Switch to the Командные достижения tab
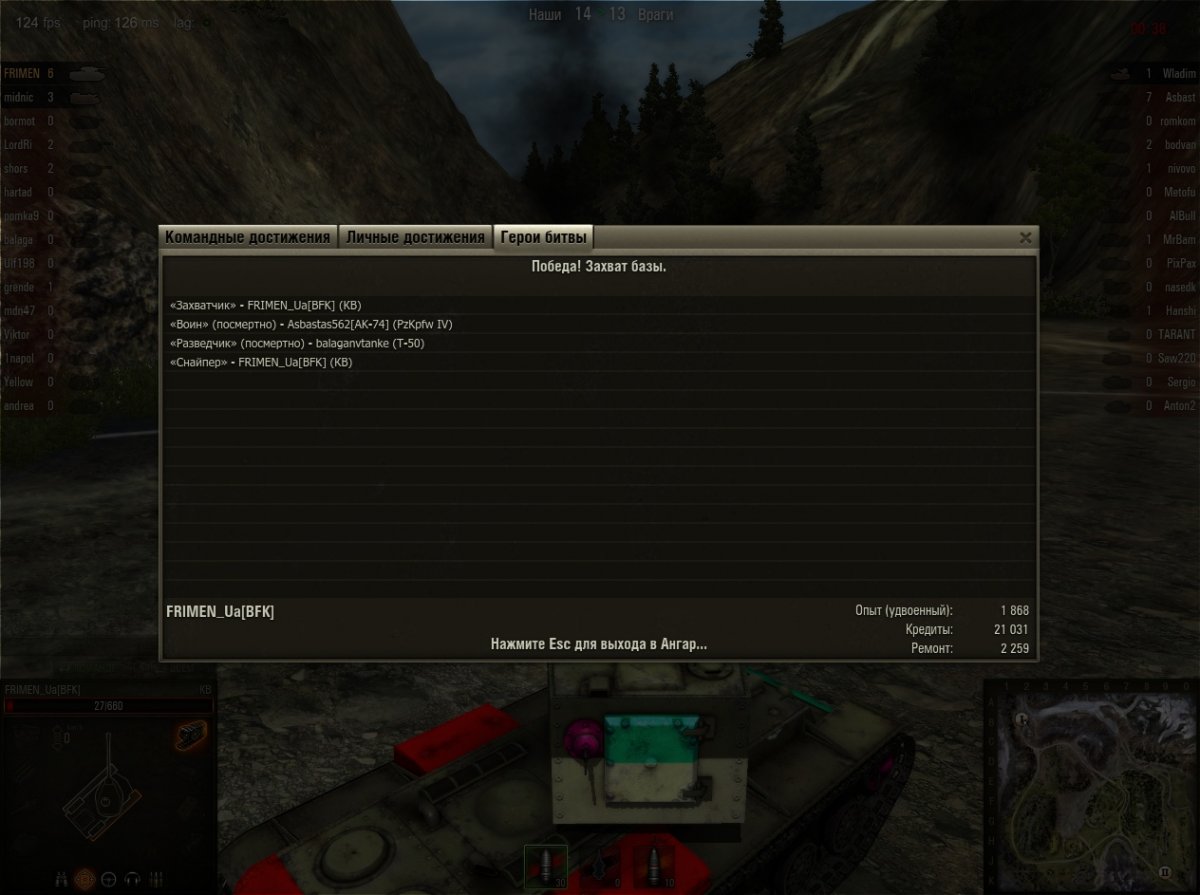 247,238
